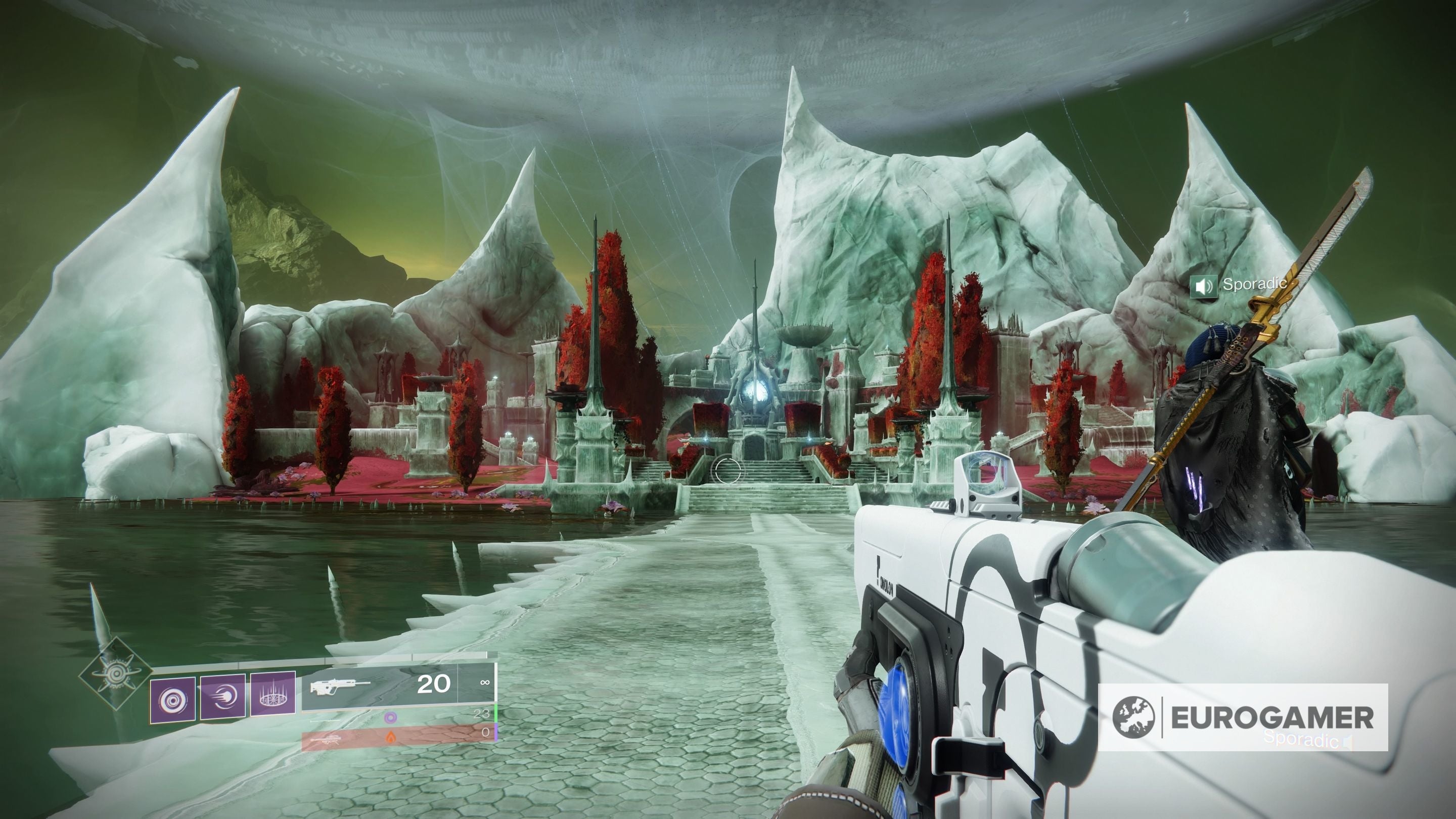Select the Sporadic player nameplate
The image size is (1456, 819).
tap(1254, 284)
